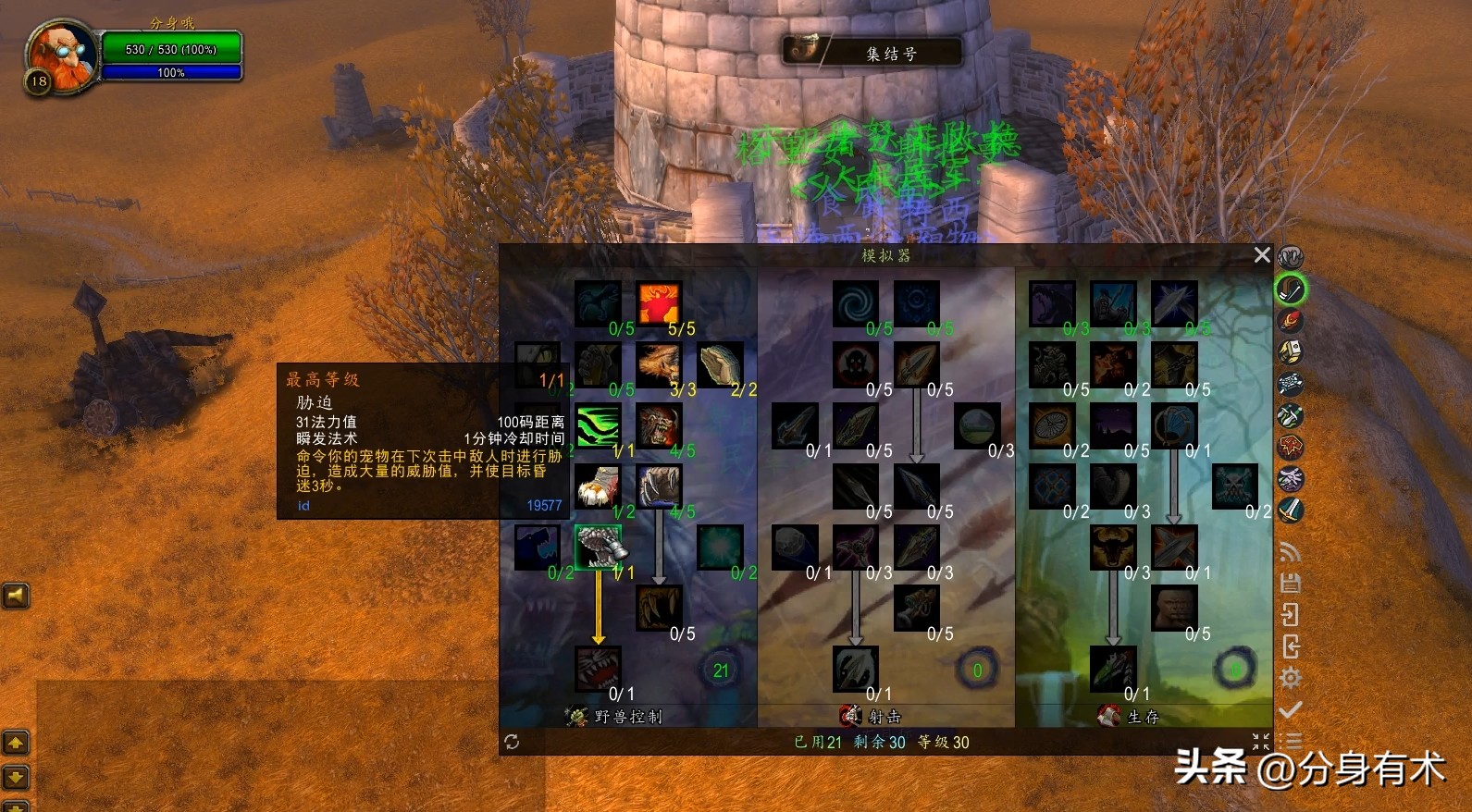1472x812 pixels.
Task: Click the dwarf player portrait
Action: coord(61,57)
